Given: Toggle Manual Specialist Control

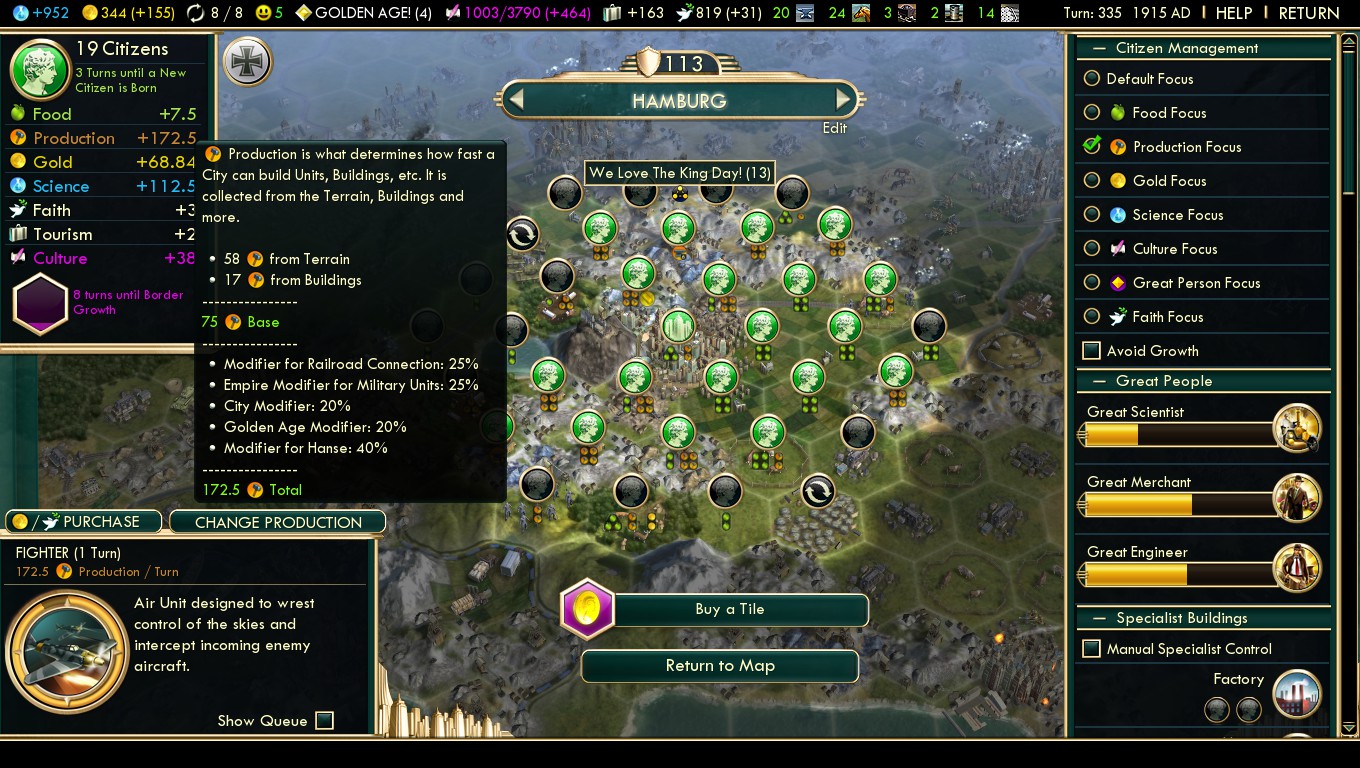Looking at the screenshot, I should coord(1092,649).
